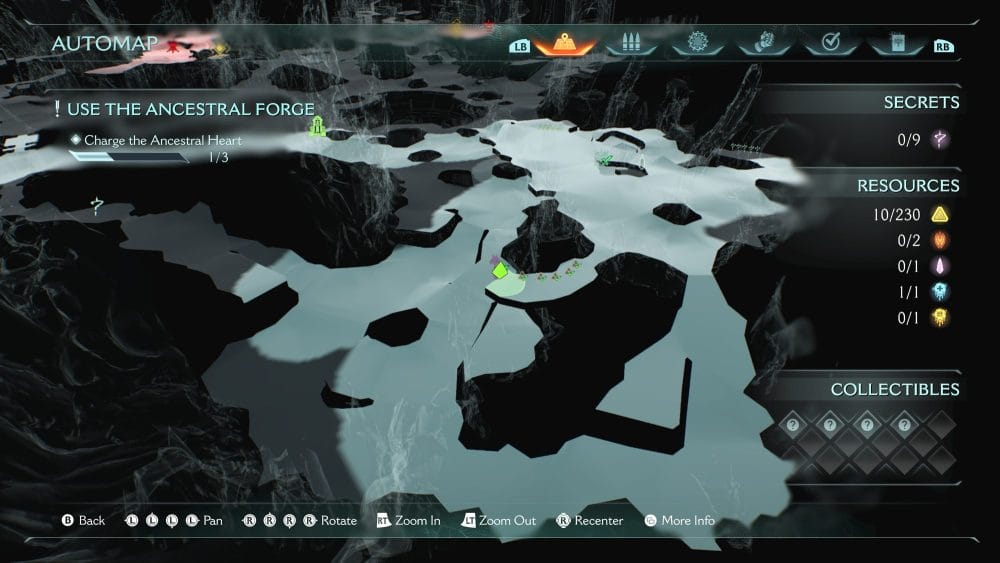Click the pink crystal resource icon

click(x=940, y=266)
